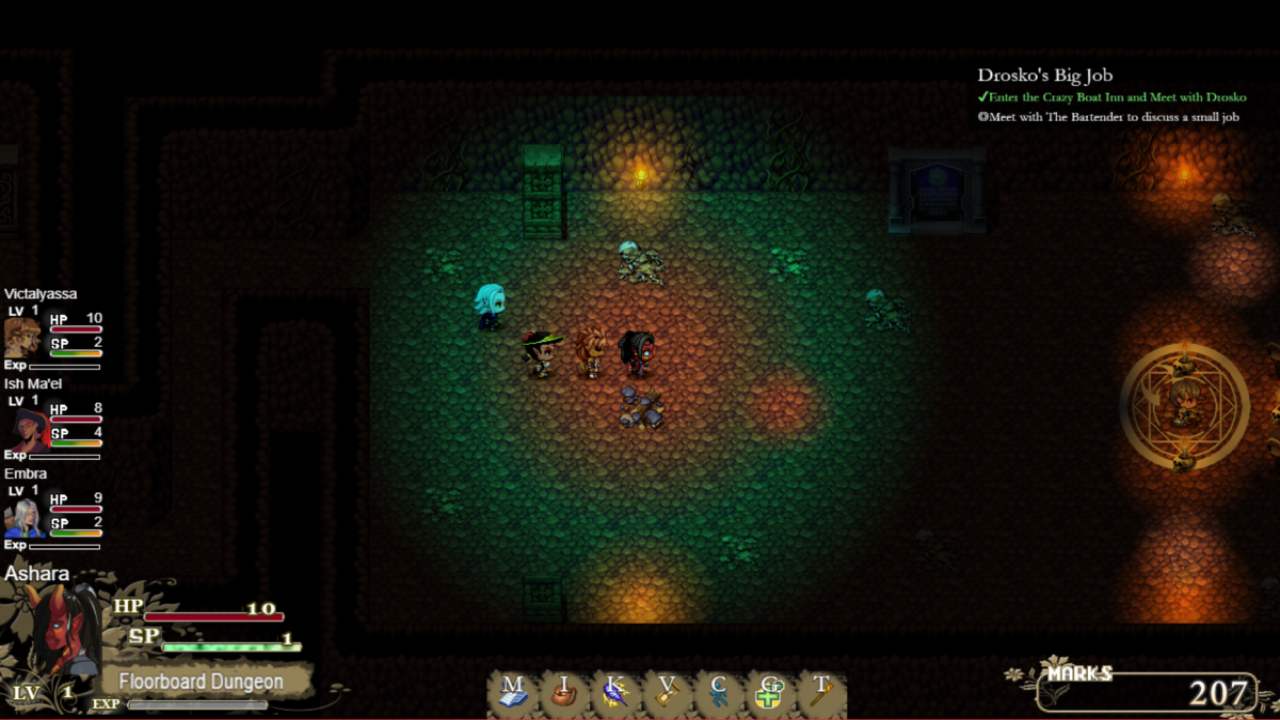Toggle the checkmark on the completed Inn objective
1280x720 pixels.
click(985, 97)
